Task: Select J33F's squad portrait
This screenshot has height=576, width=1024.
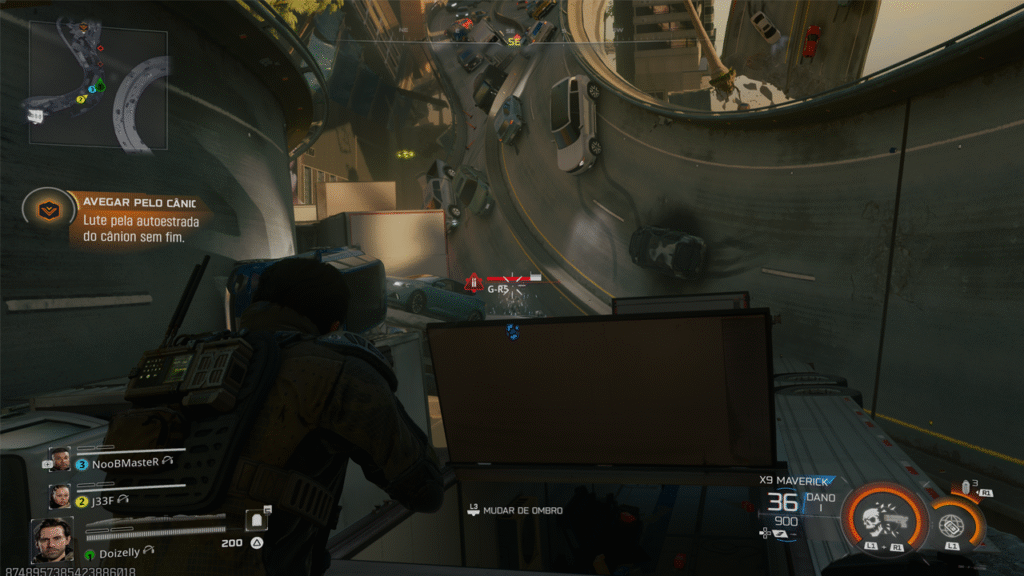Action: (x=60, y=496)
